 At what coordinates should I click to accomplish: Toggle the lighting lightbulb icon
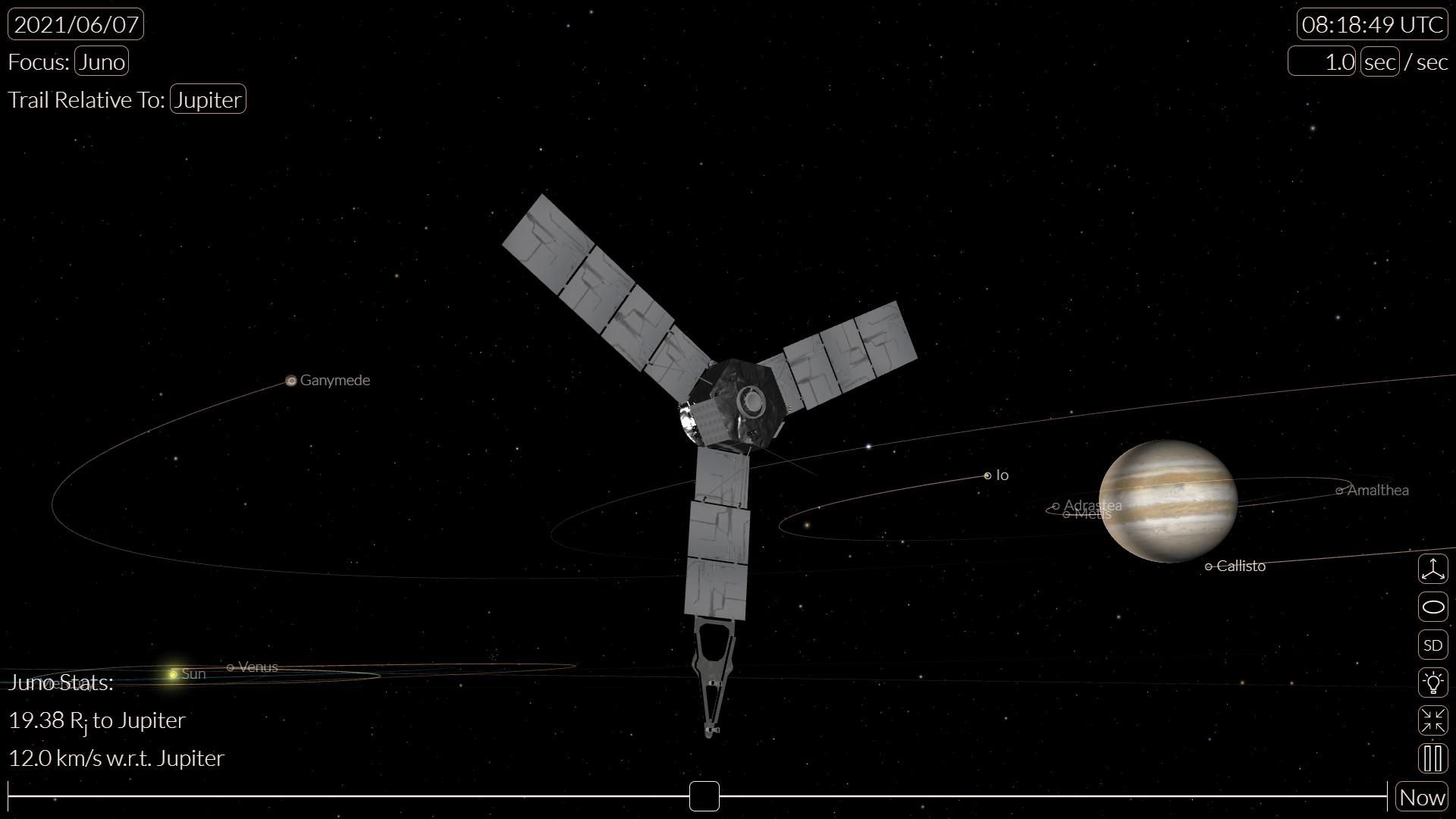tap(1433, 682)
